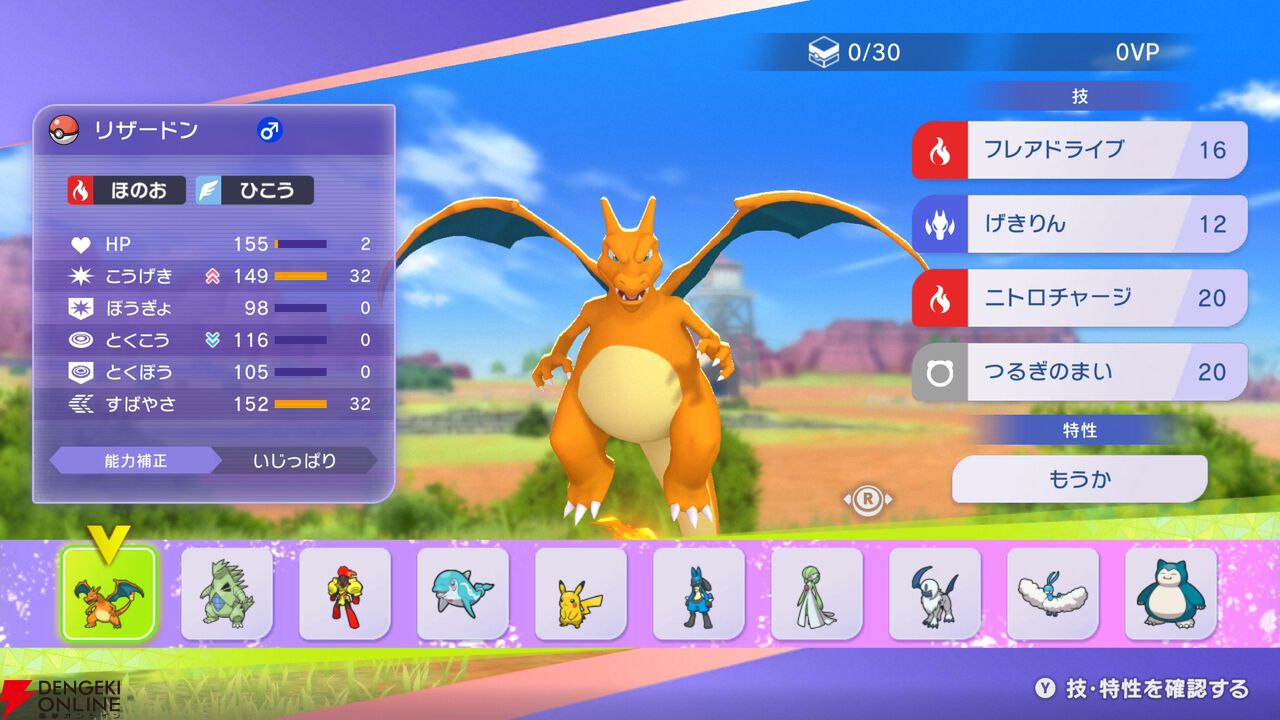Select the Fire-type icon on フレアドライブ
This screenshot has width=1280, height=720.
tap(939, 150)
